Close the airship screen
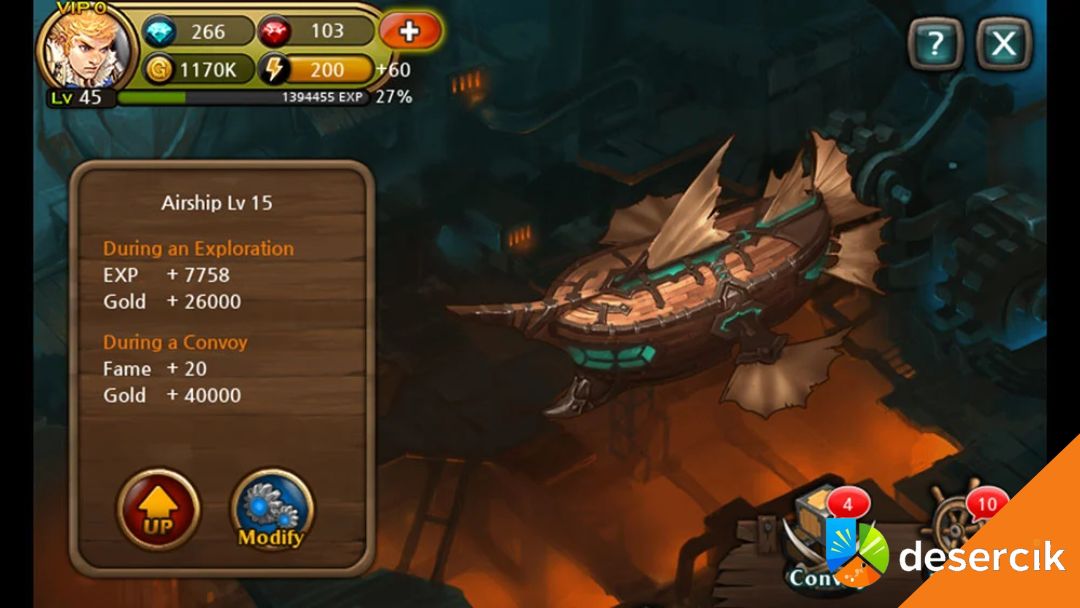1080x608 pixels. 1003,44
